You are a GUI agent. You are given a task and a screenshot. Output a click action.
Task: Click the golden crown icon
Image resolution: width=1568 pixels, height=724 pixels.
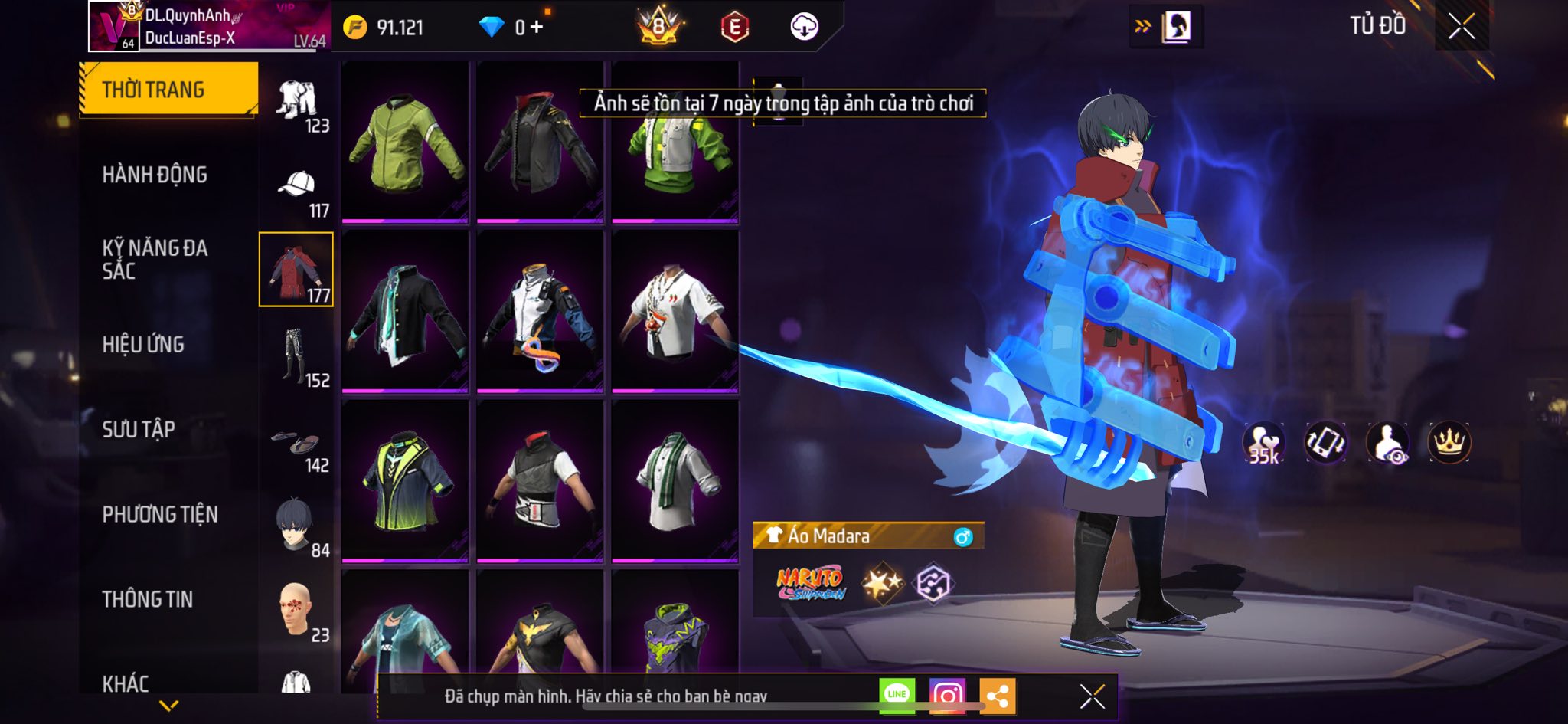(1449, 443)
